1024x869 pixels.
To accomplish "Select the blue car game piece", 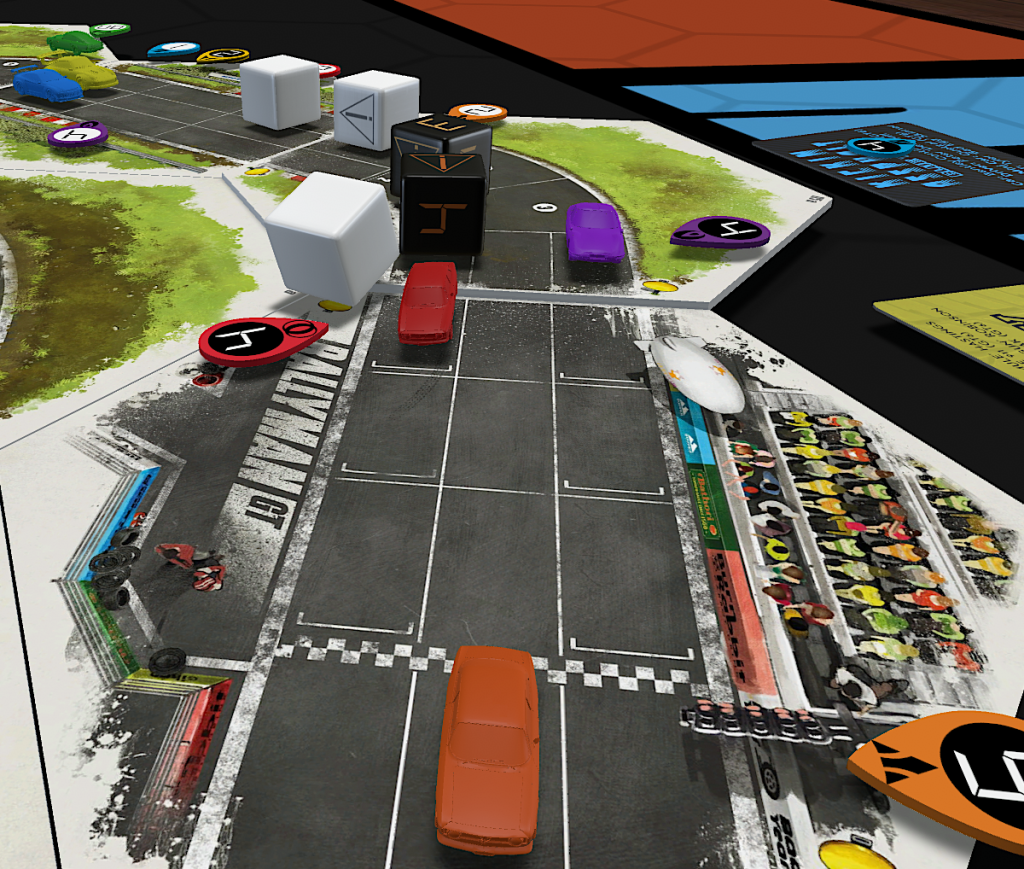I will point(46,85).
